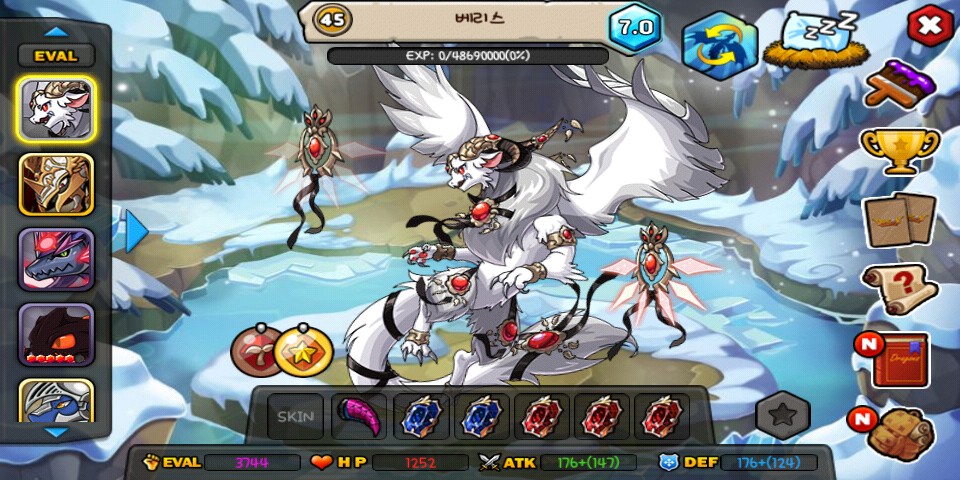The image size is (960, 480).
Task: Show earlier dragons with the up arrow
Action: coord(56,31)
